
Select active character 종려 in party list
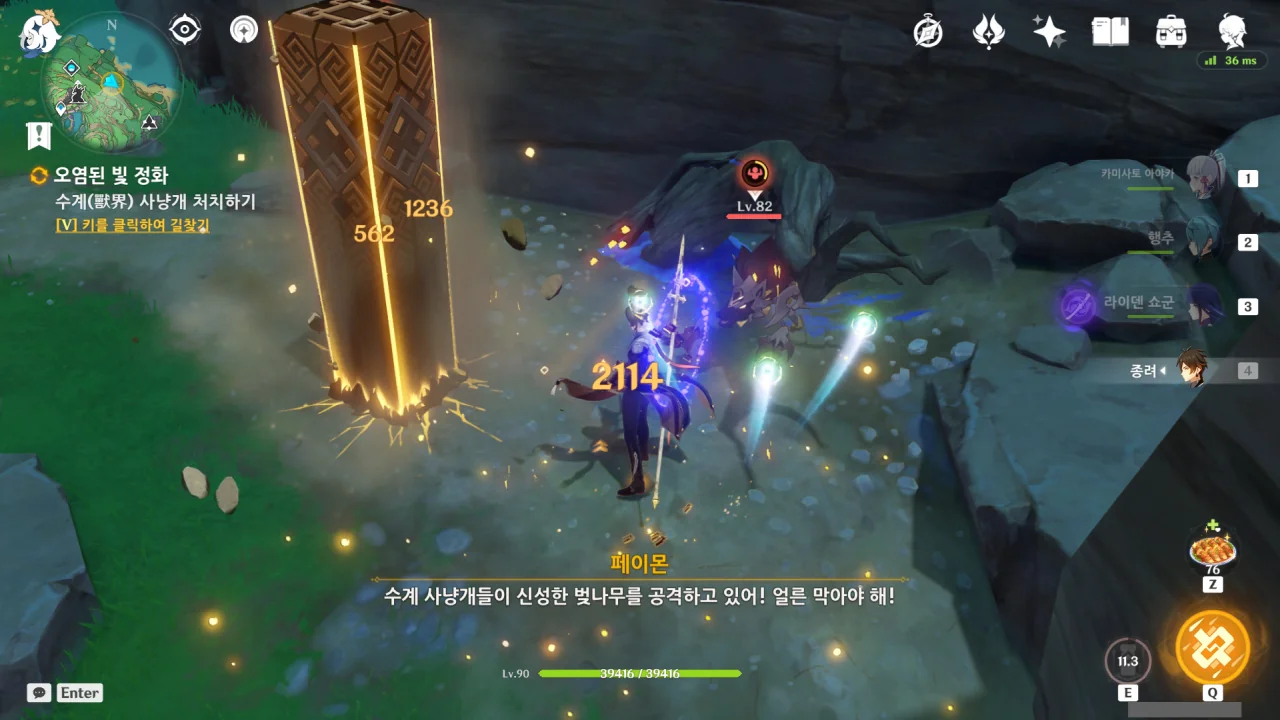1190,370
